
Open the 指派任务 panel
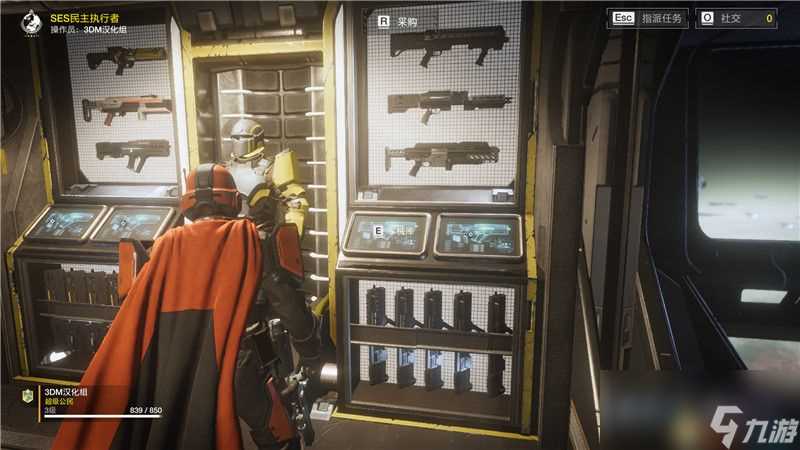(x=648, y=18)
